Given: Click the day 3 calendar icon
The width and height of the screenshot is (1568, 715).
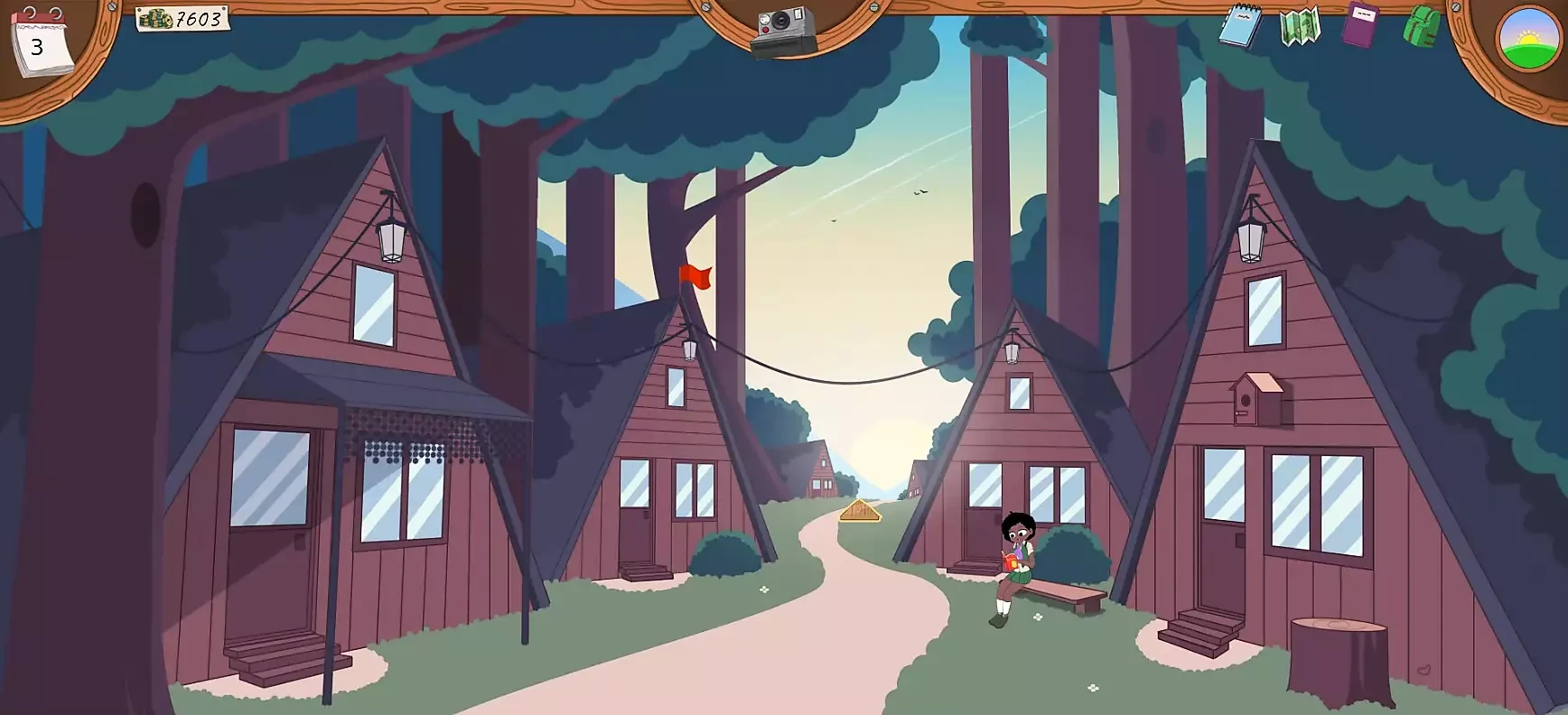Looking at the screenshot, I should pyautogui.click(x=39, y=42).
